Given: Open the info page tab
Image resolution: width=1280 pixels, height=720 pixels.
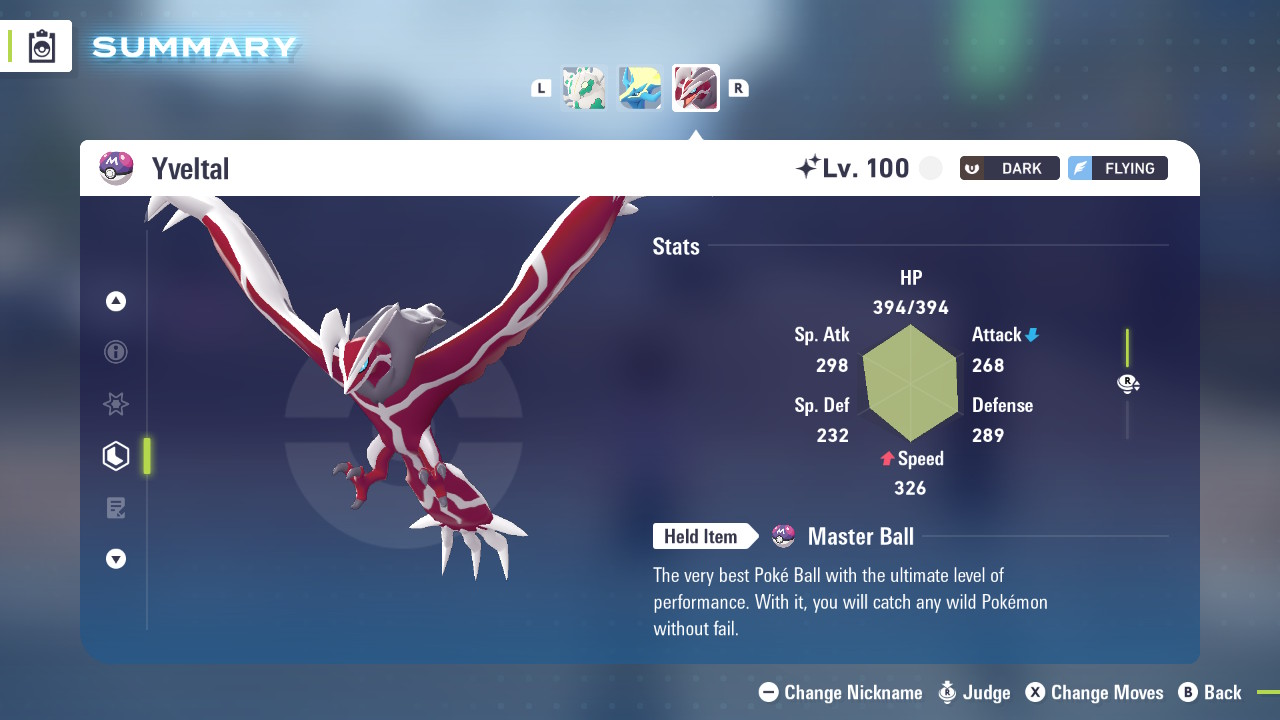Looking at the screenshot, I should pyautogui.click(x=116, y=352).
